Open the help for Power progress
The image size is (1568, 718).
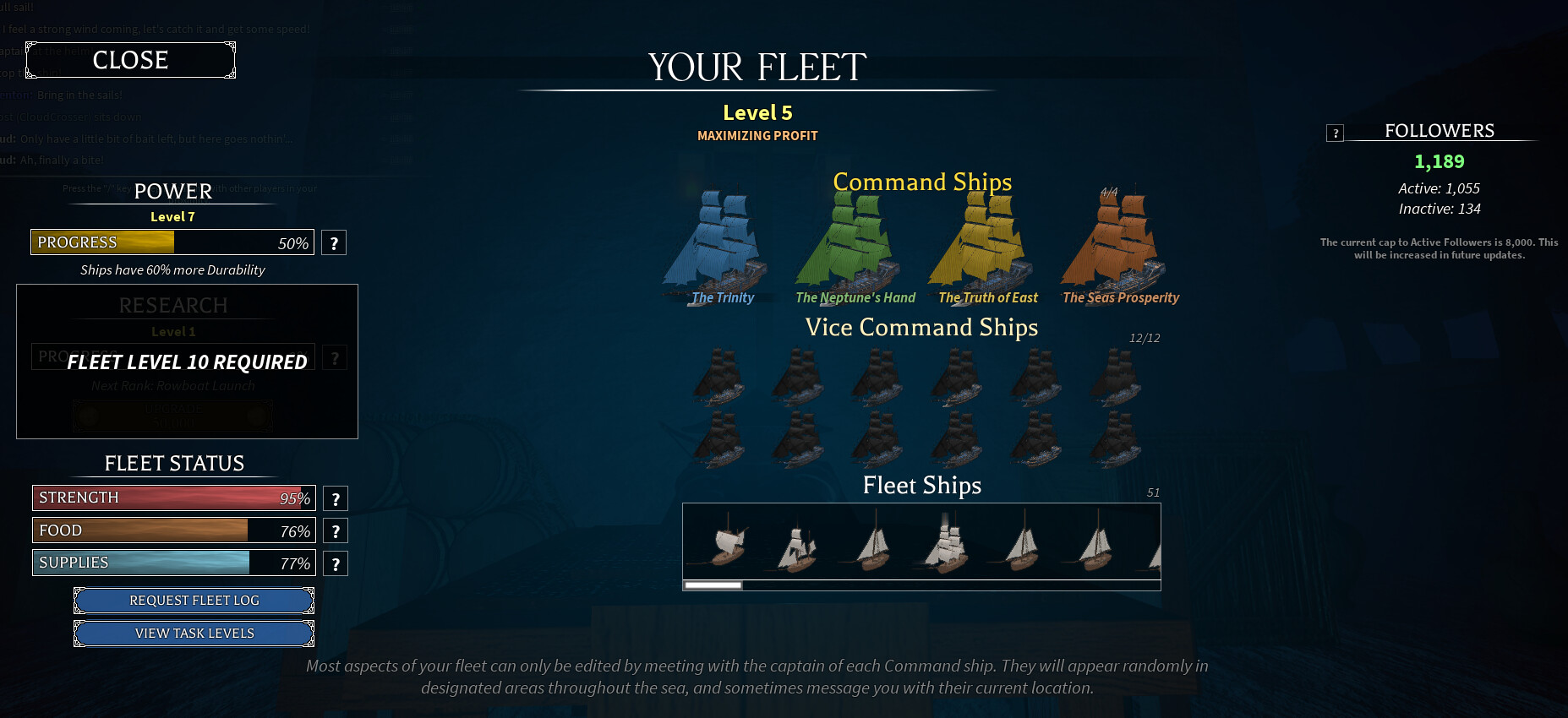tap(334, 243)
